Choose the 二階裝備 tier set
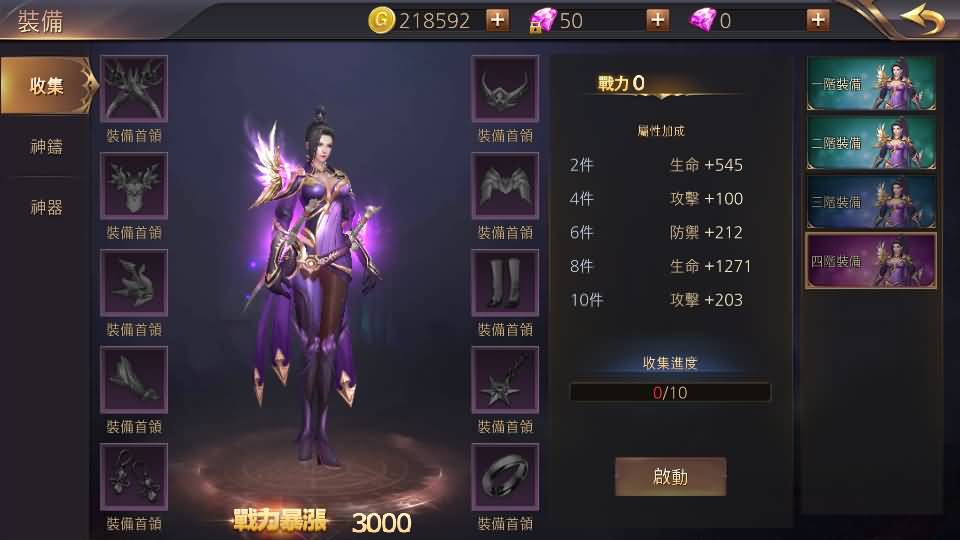This screenshot has width=960, height=540. pos(871,143)
